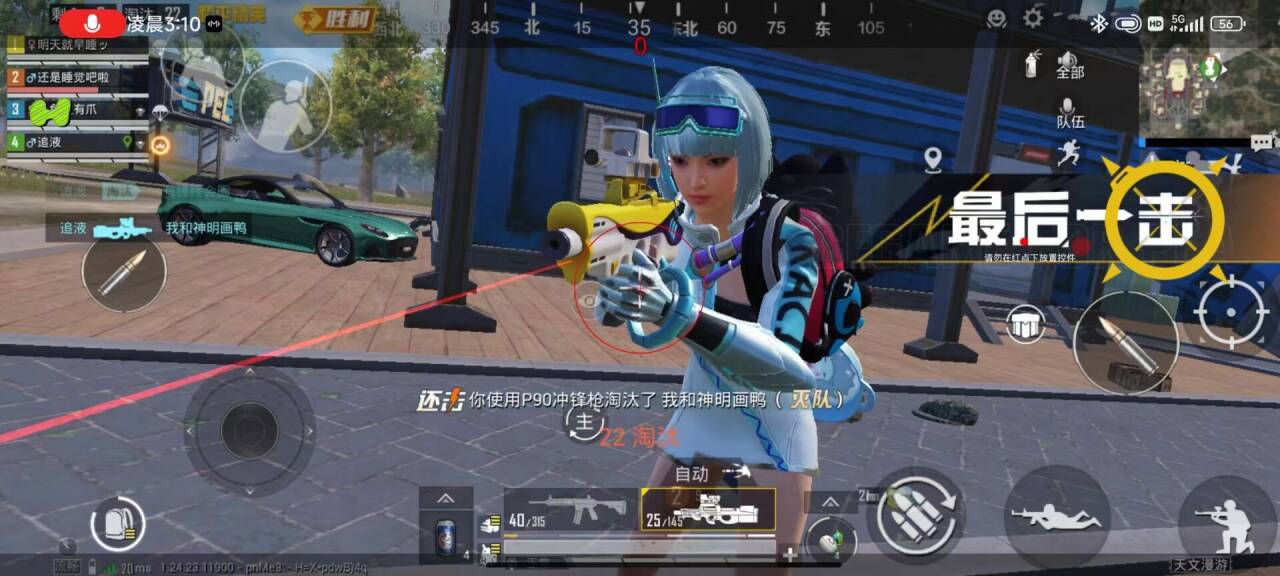
Task: Select teammate 还是睡觉吧啦 in squad list
Action: point(70,77)
